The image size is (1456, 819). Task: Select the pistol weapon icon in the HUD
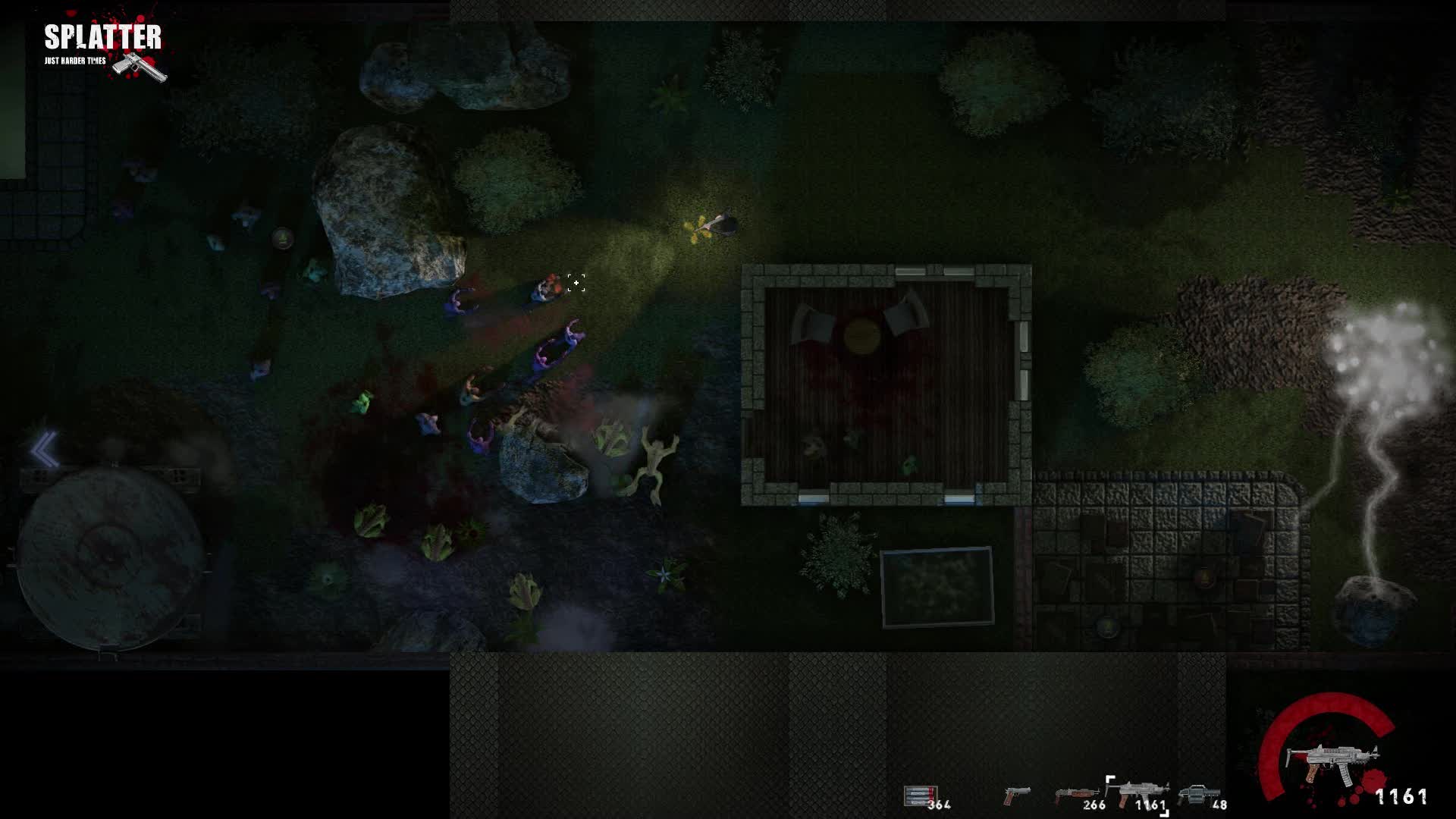coord(1018,794)
